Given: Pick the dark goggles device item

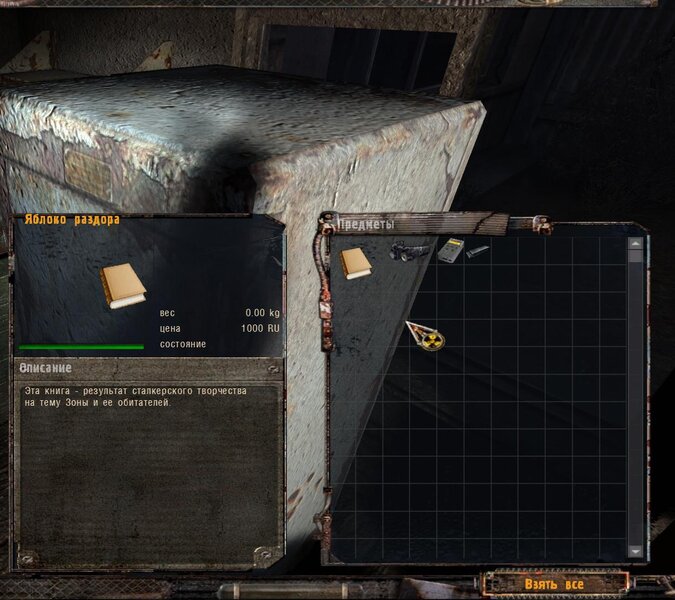Looking at the screenshot, I should (410, 251).
